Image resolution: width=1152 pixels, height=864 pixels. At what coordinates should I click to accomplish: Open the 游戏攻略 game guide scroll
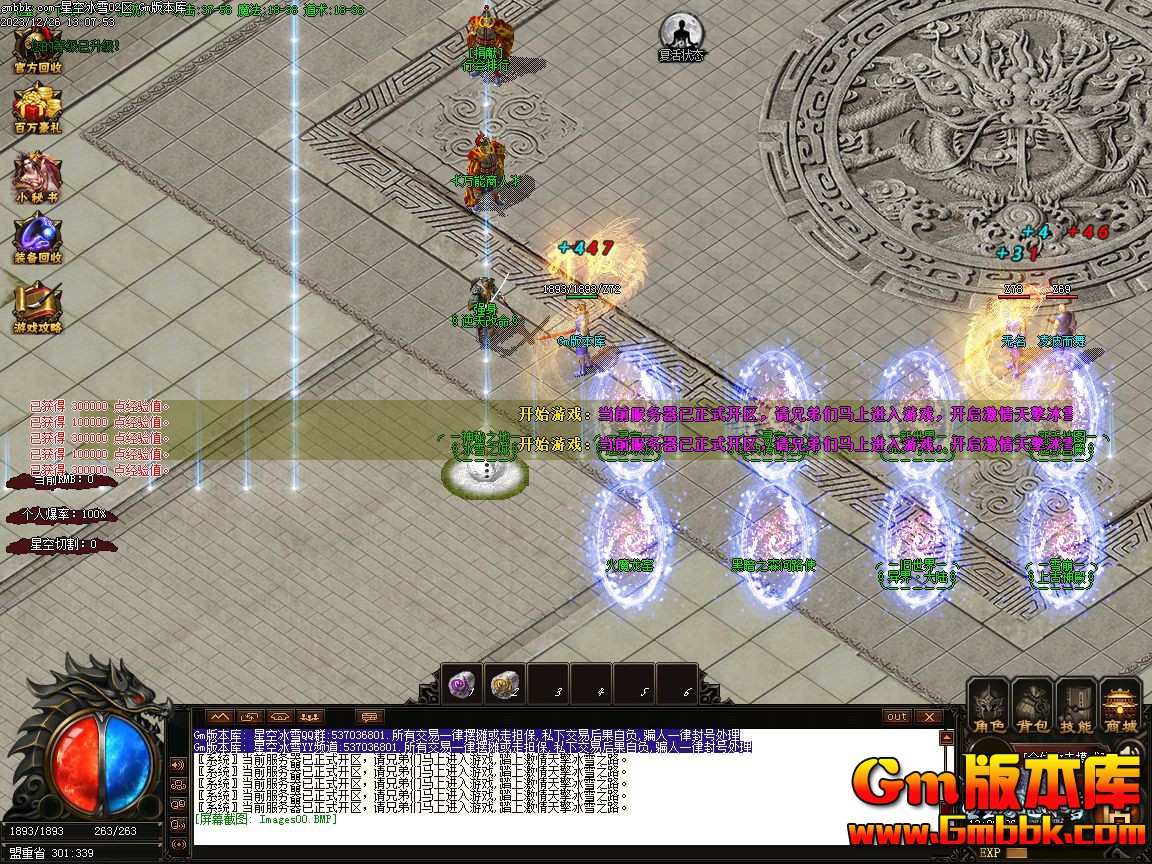tap(37, 307)
